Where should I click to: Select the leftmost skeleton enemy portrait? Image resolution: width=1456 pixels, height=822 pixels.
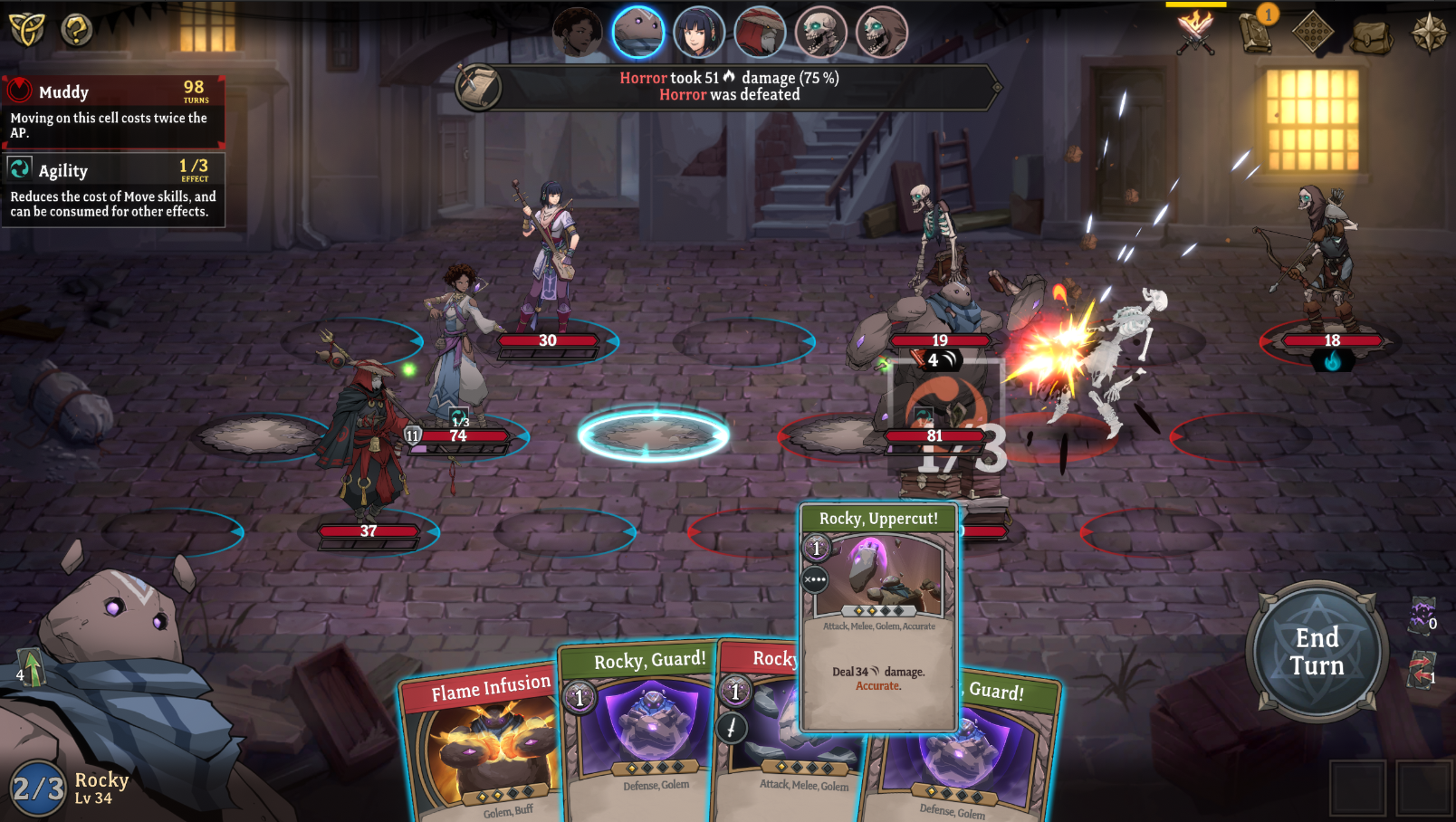pos(819,31)
